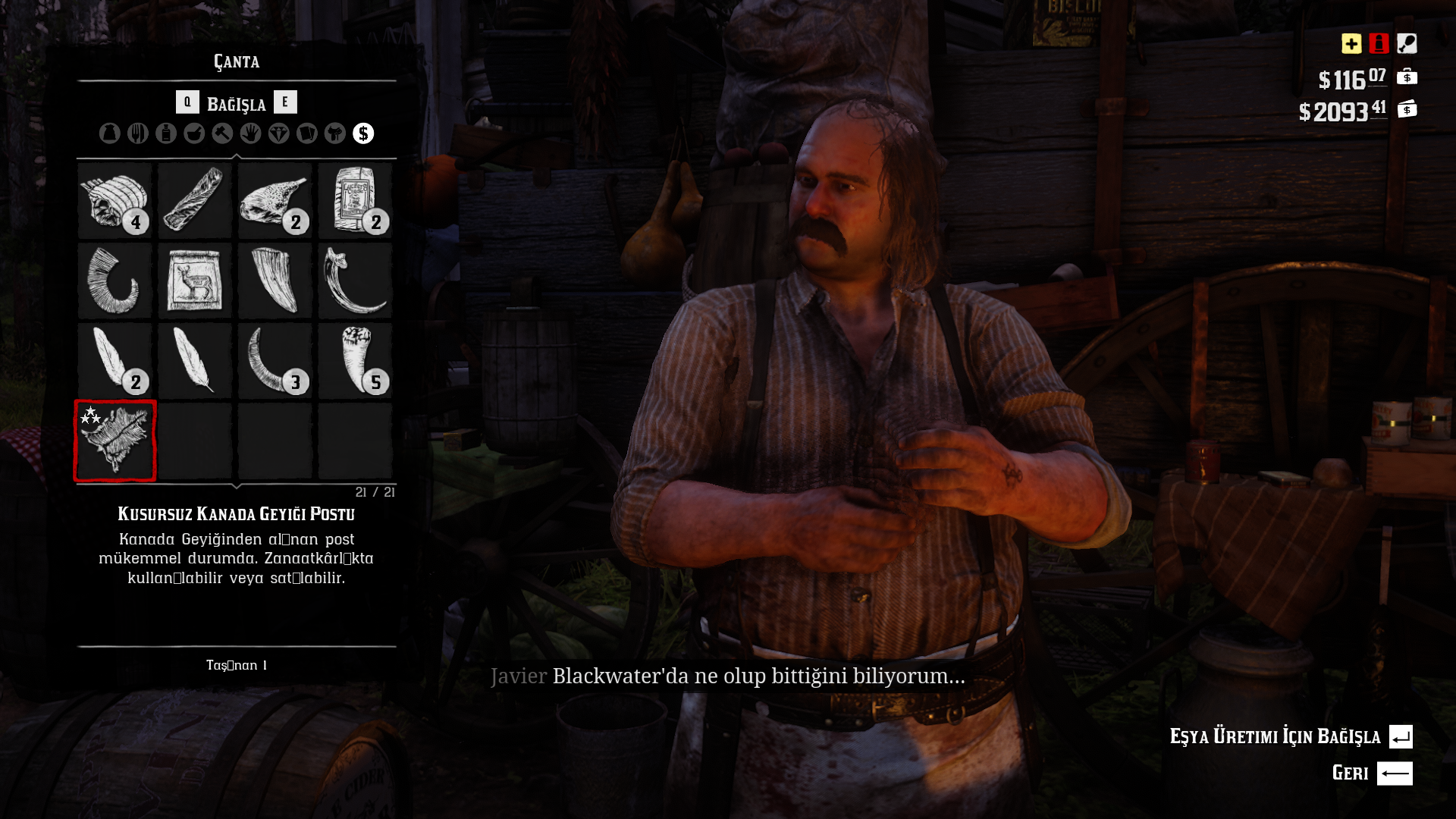Show the mortar and pestle ingredients category
This screenshot has height=819, width=1456.
pyautogui.click(x=194, y=133)
